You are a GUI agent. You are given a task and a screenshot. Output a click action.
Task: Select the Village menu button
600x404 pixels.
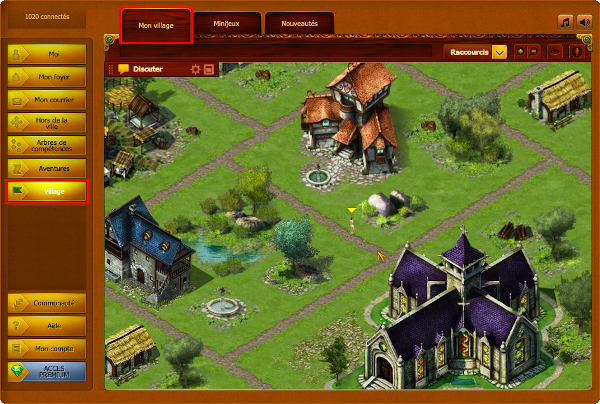point(47,191)
